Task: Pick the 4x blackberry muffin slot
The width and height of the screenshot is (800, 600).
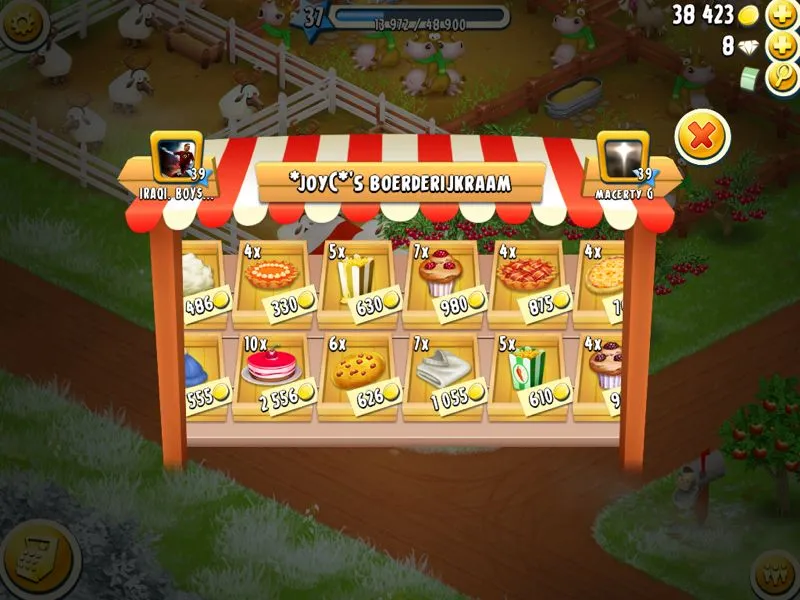Action: pos(603,374)
